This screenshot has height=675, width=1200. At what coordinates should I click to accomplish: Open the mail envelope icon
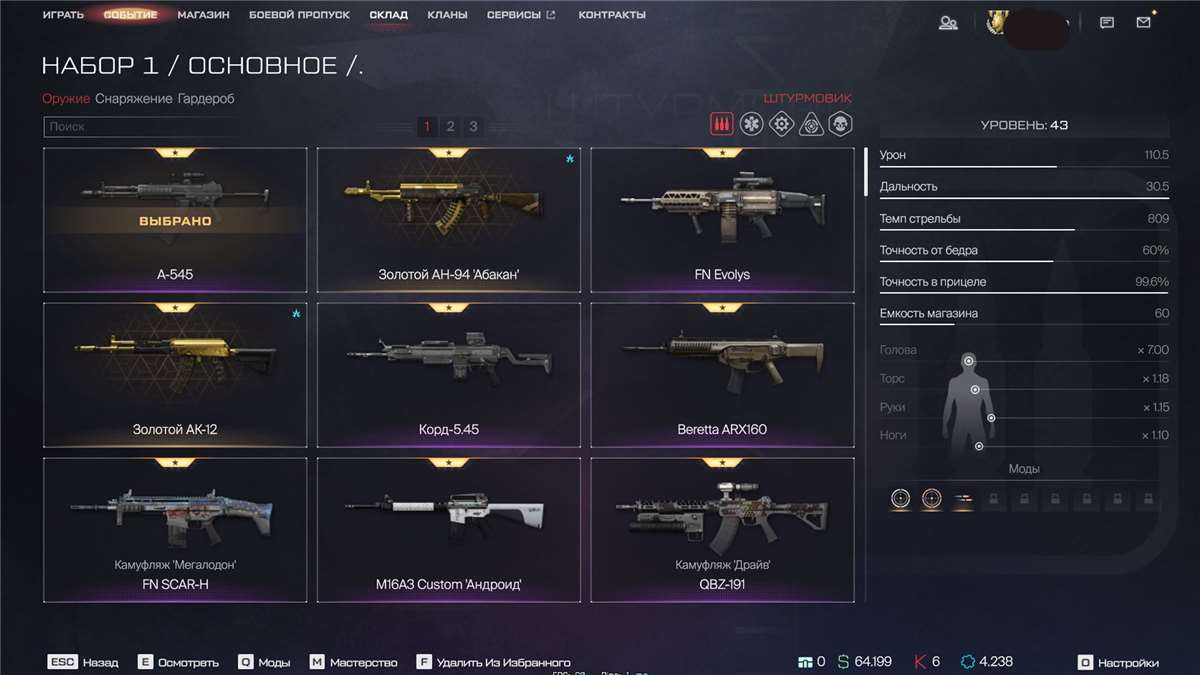pos(1143,22)
